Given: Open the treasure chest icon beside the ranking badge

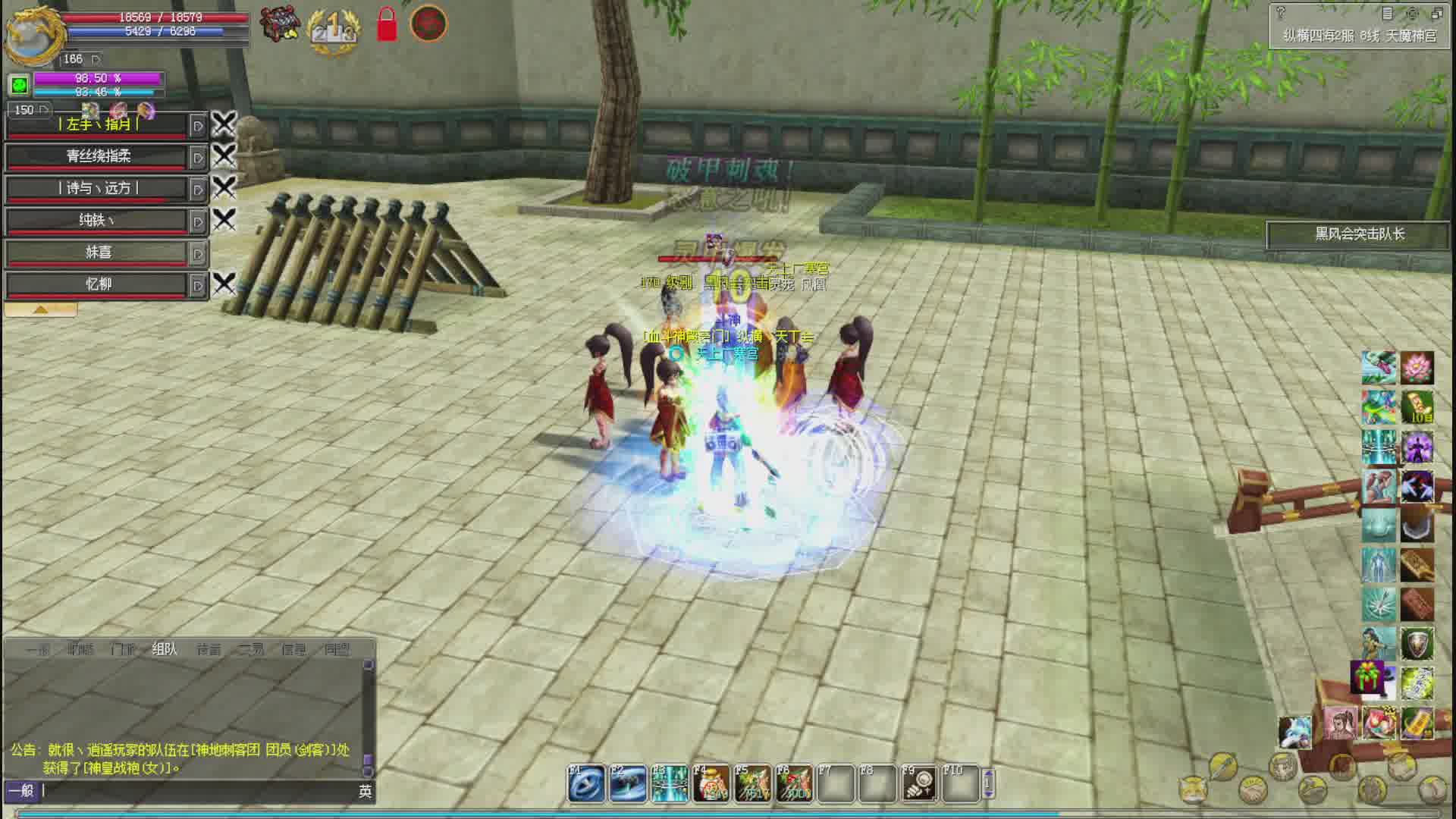Looking at the screenshot, I should (279, 24).
